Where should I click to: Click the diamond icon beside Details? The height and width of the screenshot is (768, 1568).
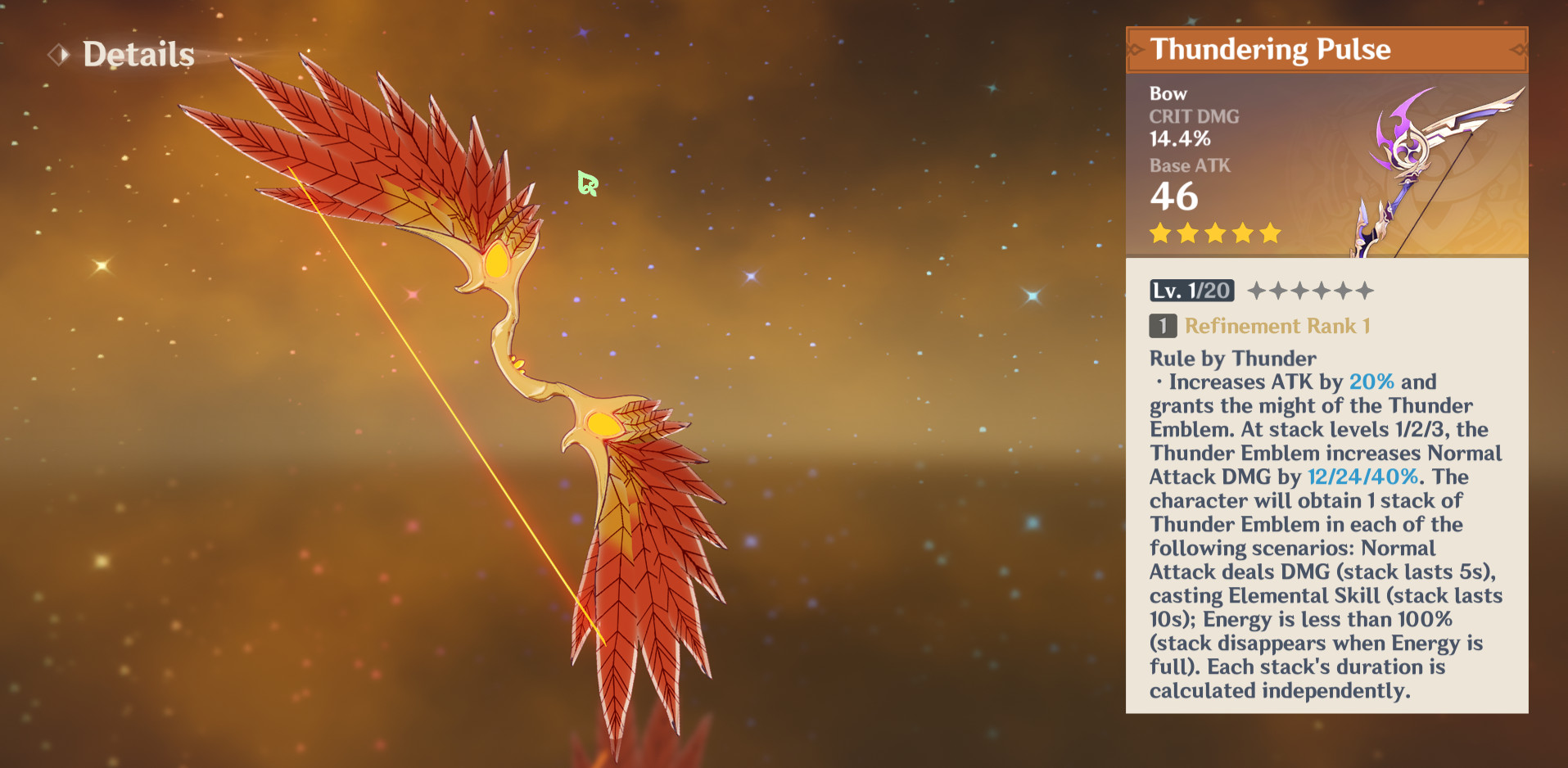[57, 53]
